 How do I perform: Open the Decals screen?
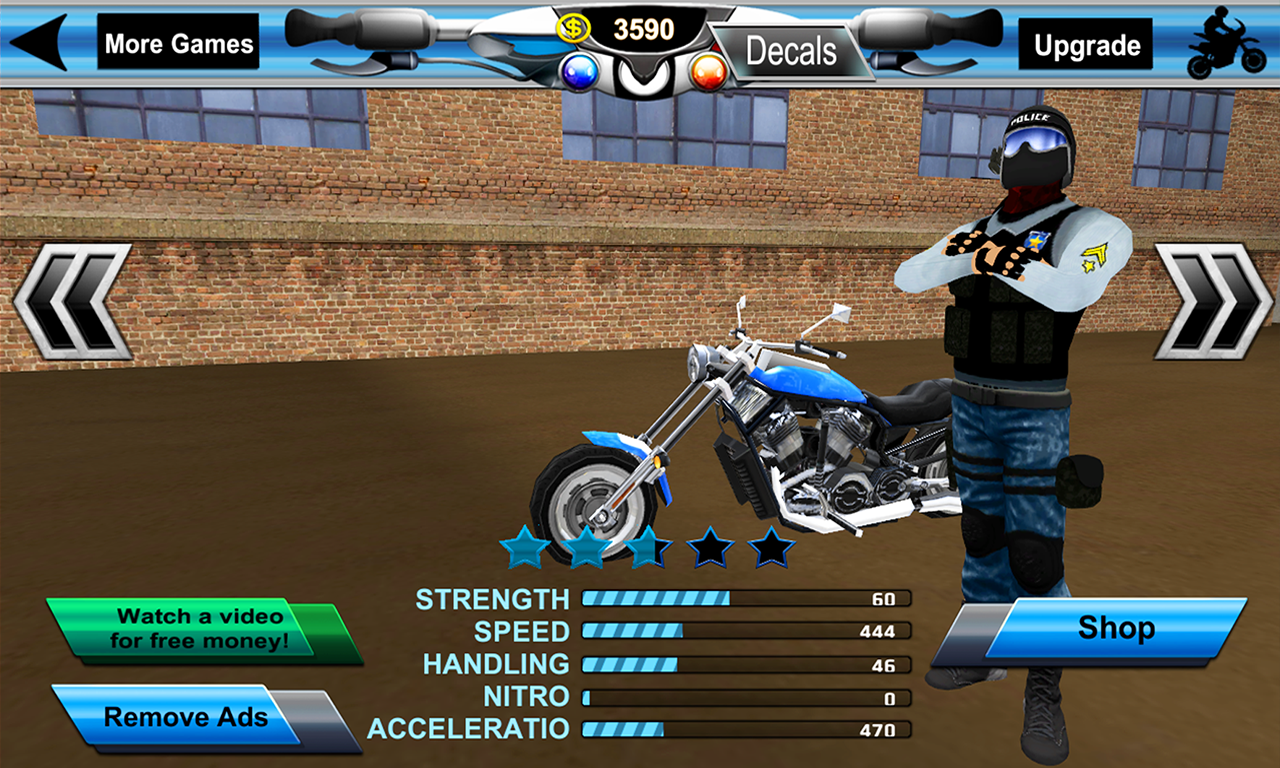point(791,51)
